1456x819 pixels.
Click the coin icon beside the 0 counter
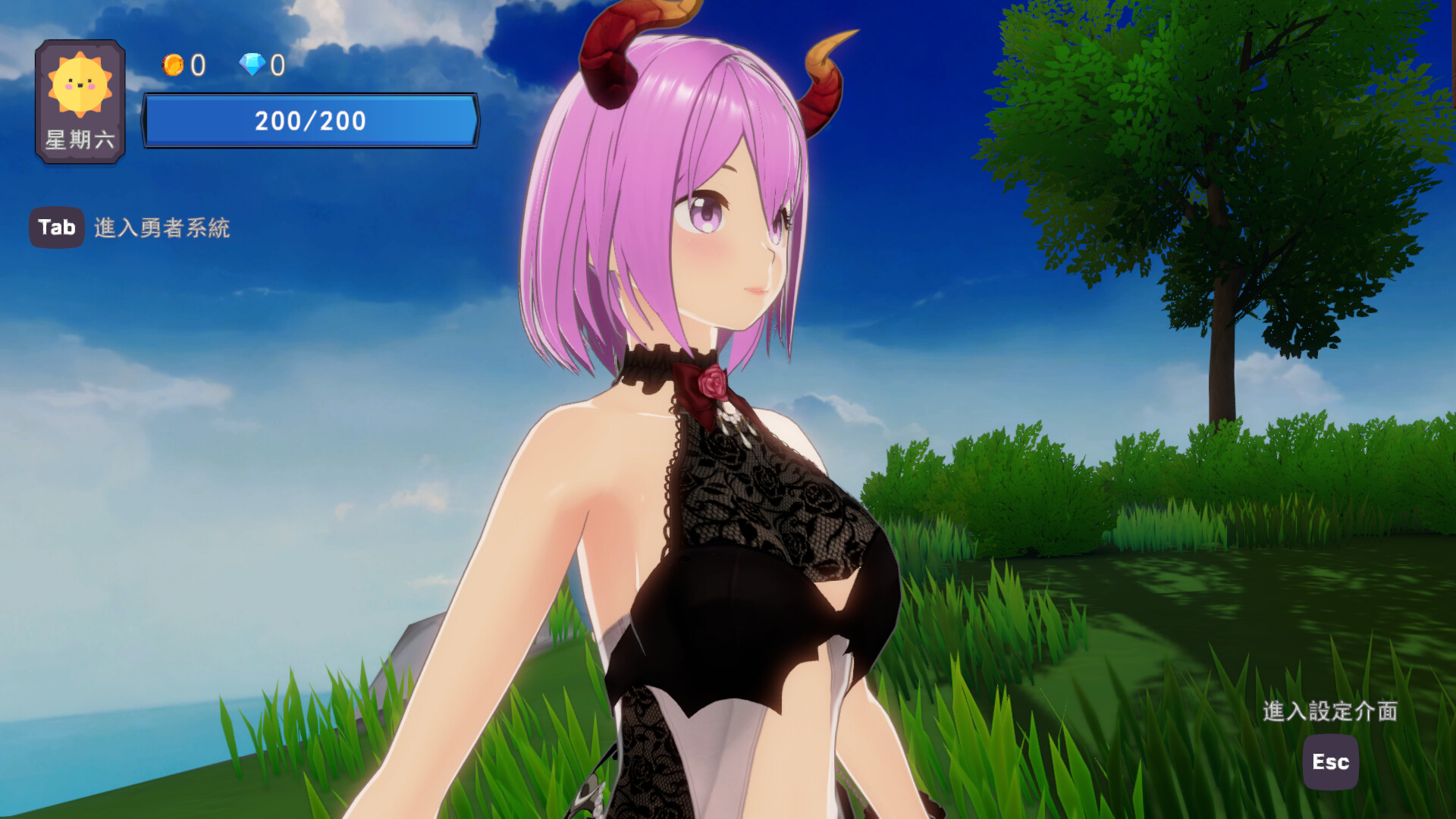pyautogui.click(x=173, y=65)
